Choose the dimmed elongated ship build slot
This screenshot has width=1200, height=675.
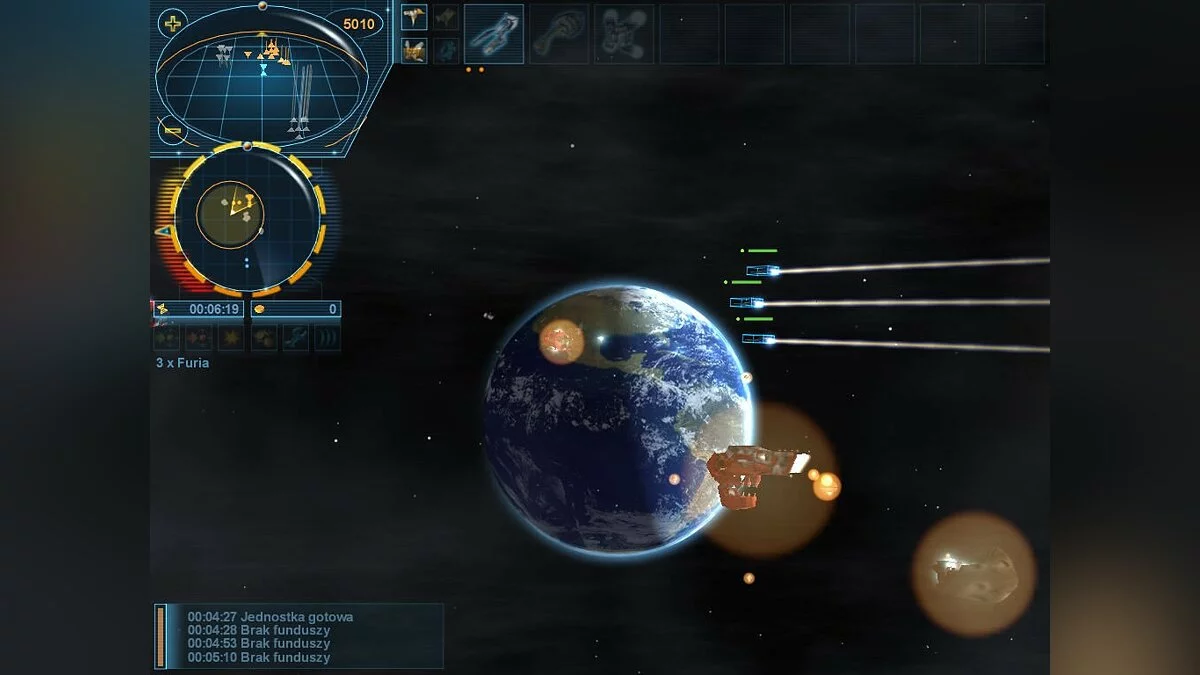(558, 34)
